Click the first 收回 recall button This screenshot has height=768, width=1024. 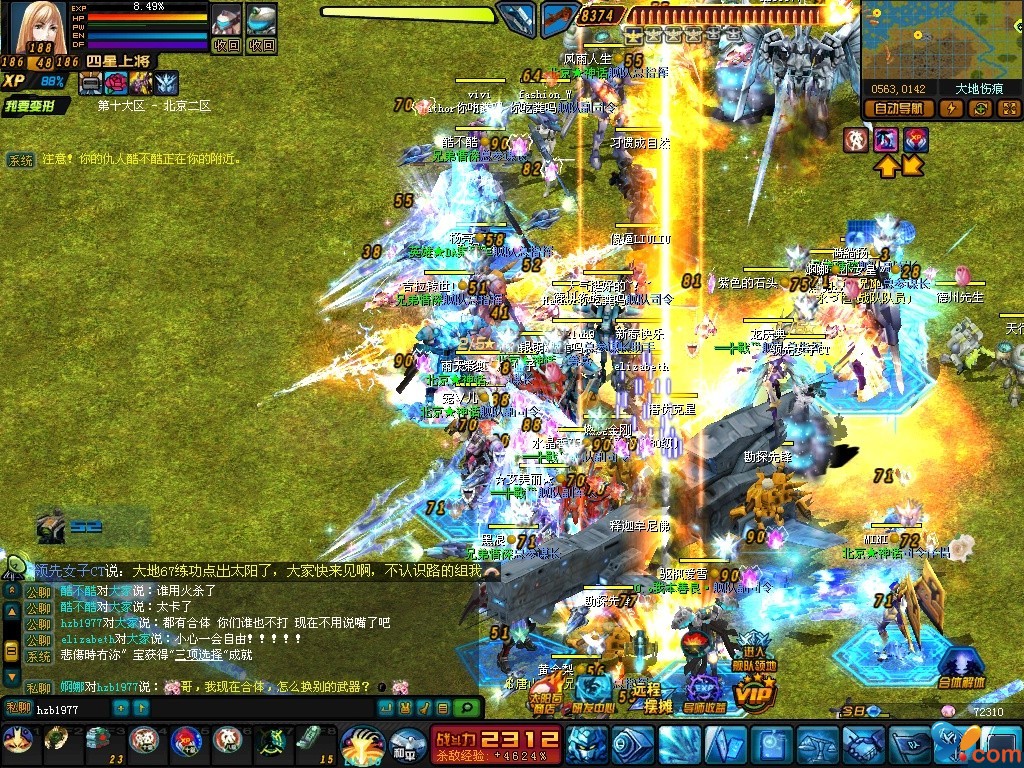click(227, 45)
